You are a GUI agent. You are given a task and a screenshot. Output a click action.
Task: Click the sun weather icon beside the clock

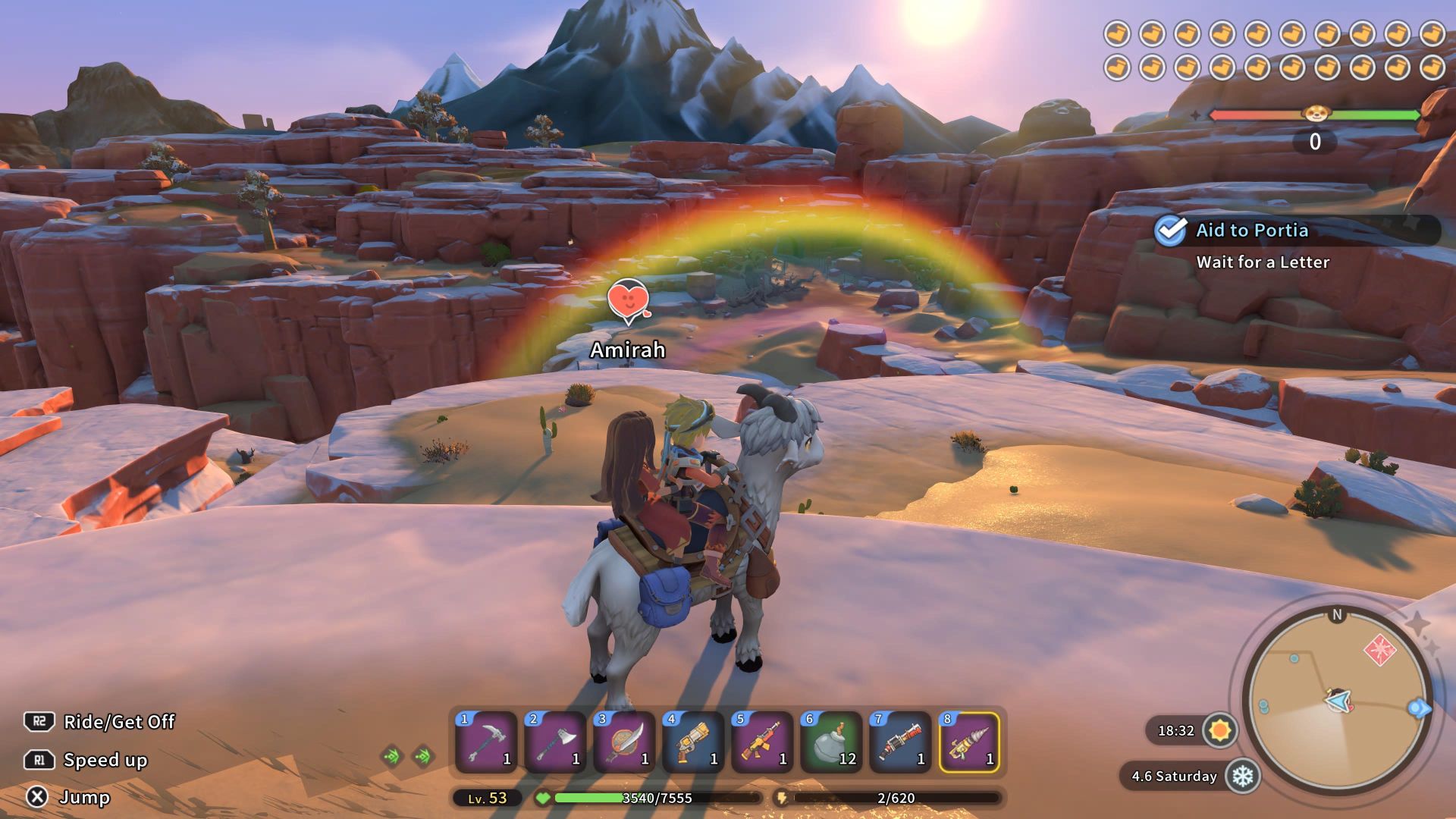(x=1222, y=730)
